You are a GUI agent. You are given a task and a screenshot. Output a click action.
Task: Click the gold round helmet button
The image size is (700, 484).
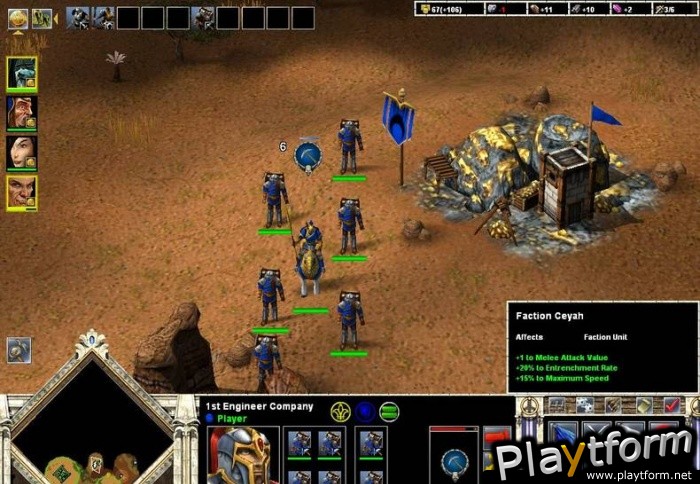click(x=18, y=17)
